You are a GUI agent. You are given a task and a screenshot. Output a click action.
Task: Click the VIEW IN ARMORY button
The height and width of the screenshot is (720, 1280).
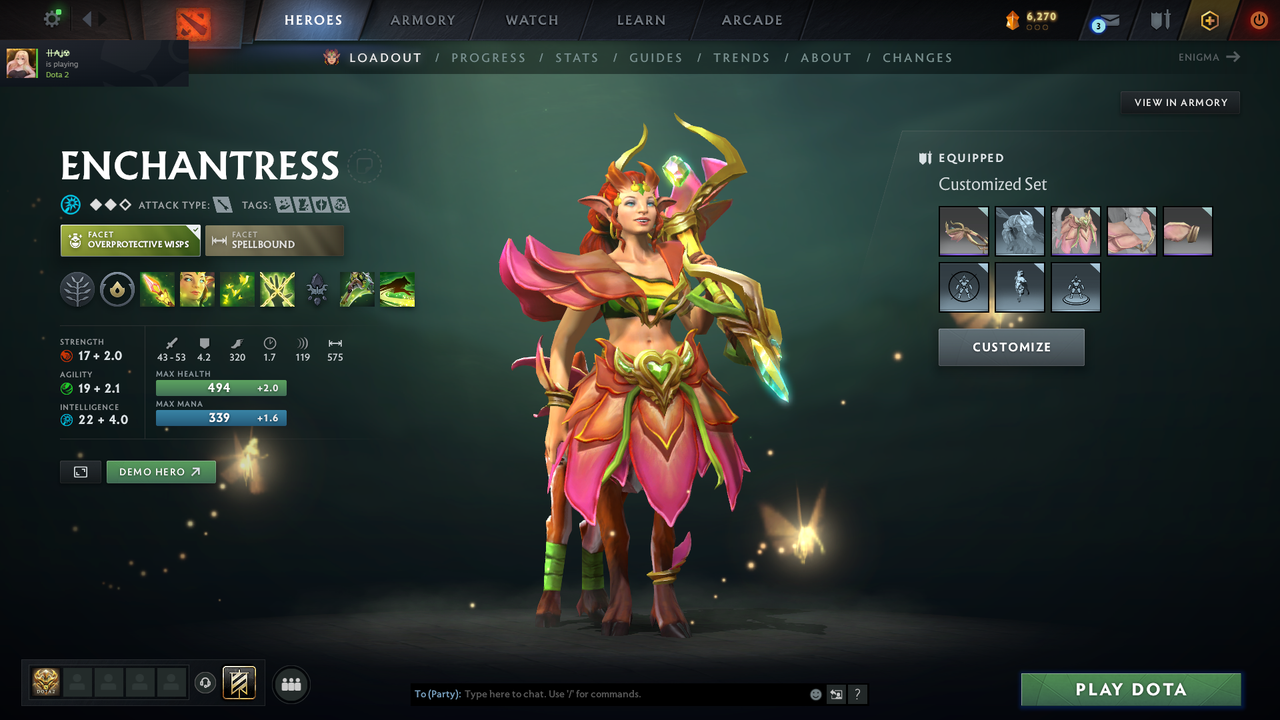click(x=1179, y=102)
